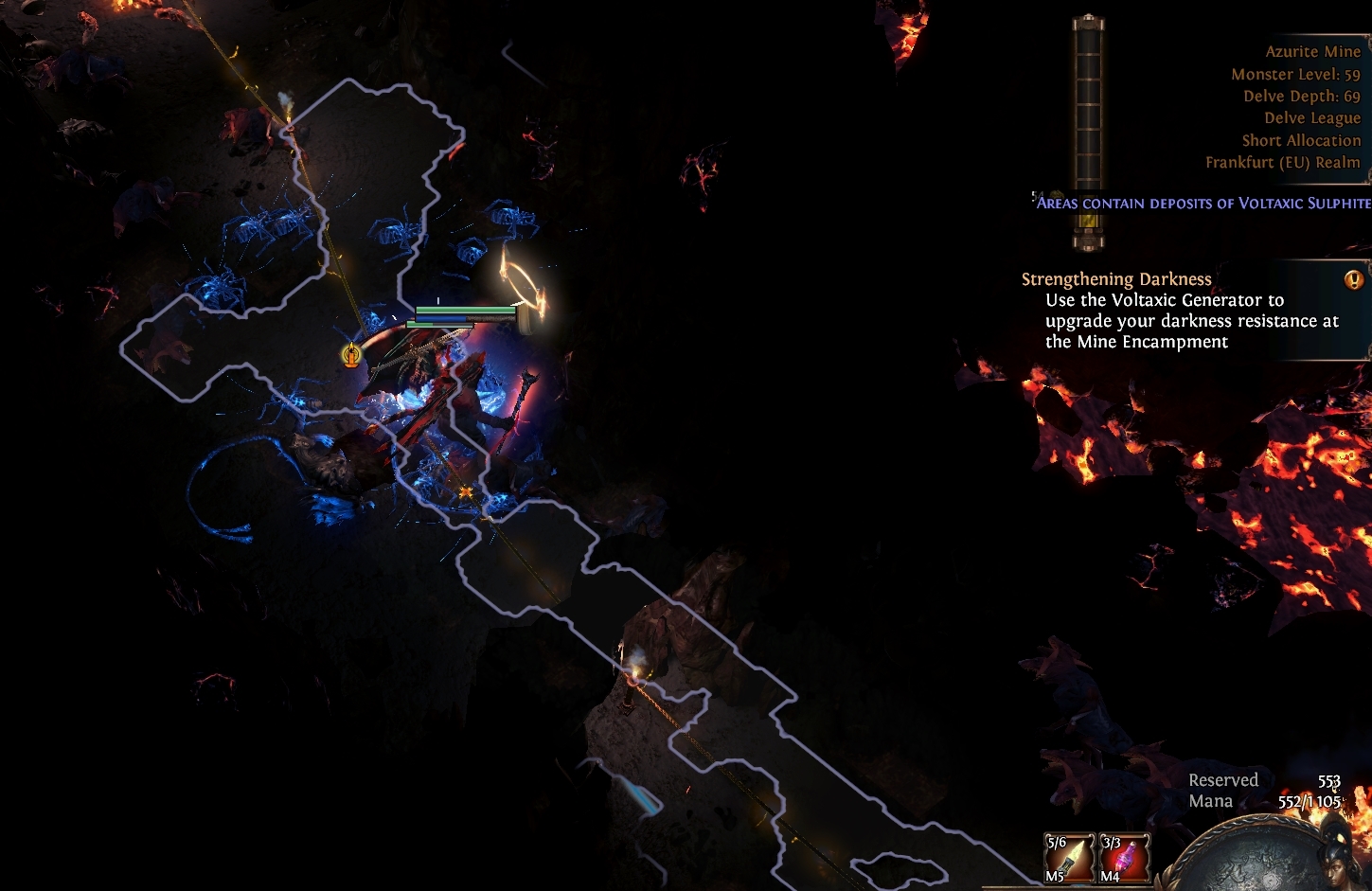Click the Strengthening Darkness quest title
Image resolution: width=1372 pixels, height=891 pixels.
1115,278
